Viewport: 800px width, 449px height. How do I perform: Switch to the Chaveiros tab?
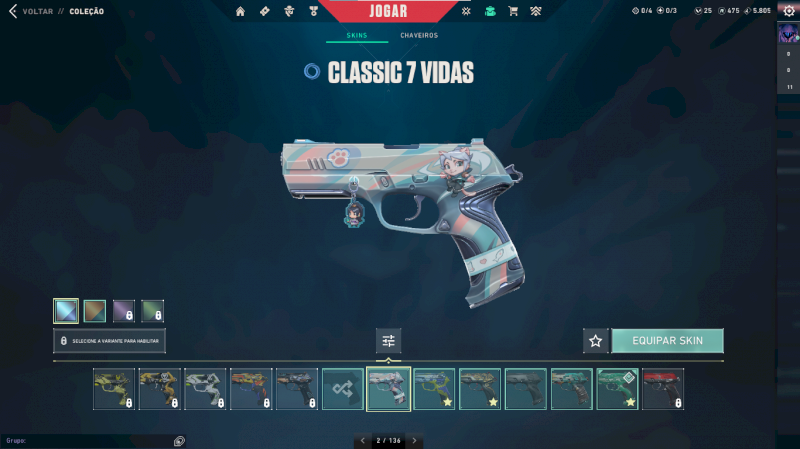419,35
